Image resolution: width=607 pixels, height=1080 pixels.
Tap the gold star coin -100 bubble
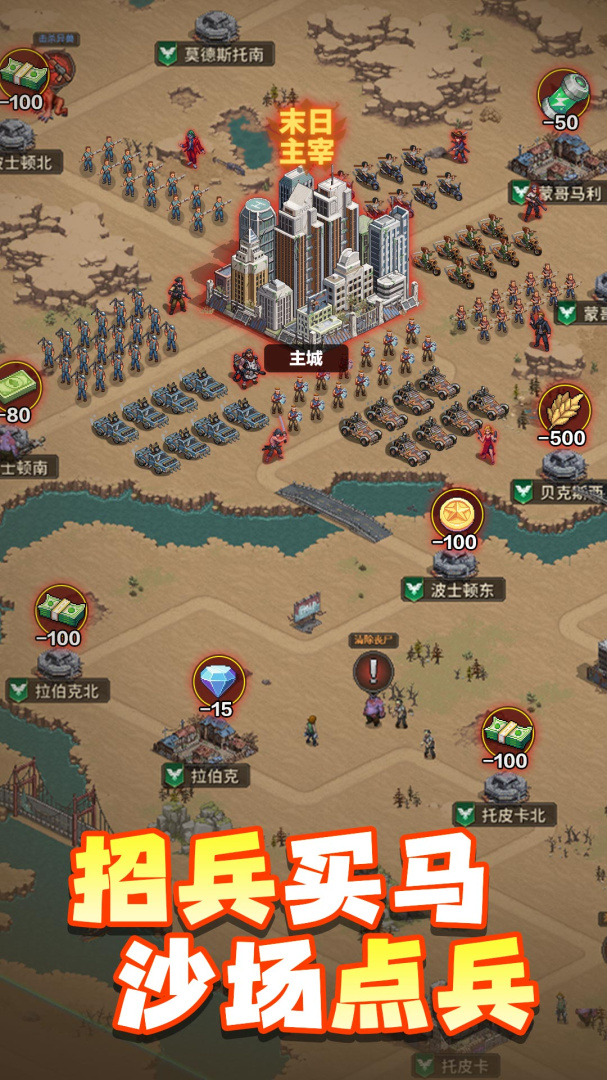click(x=457, y=515)
